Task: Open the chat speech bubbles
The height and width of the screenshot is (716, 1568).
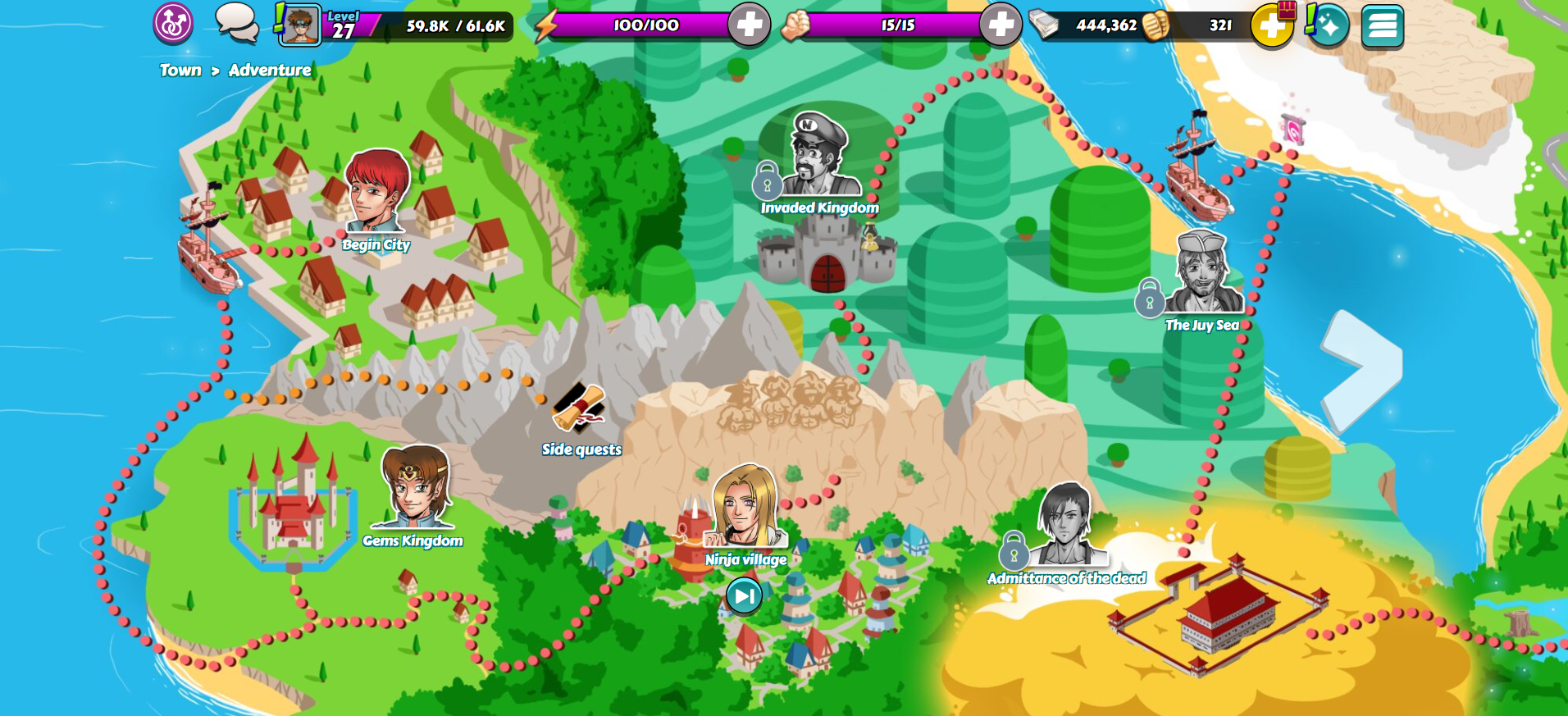Action: click(x=236, y=24)
